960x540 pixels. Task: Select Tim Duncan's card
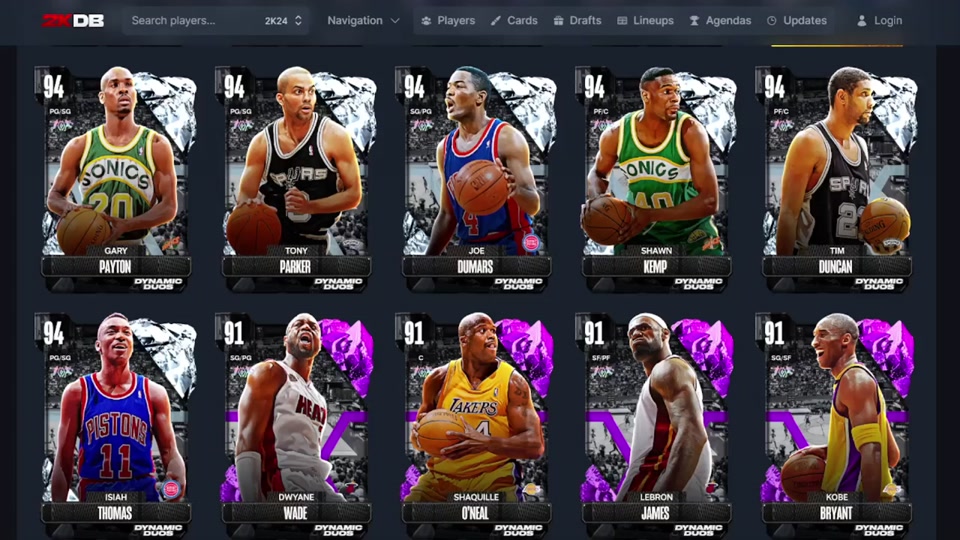[x=836, y=175]
